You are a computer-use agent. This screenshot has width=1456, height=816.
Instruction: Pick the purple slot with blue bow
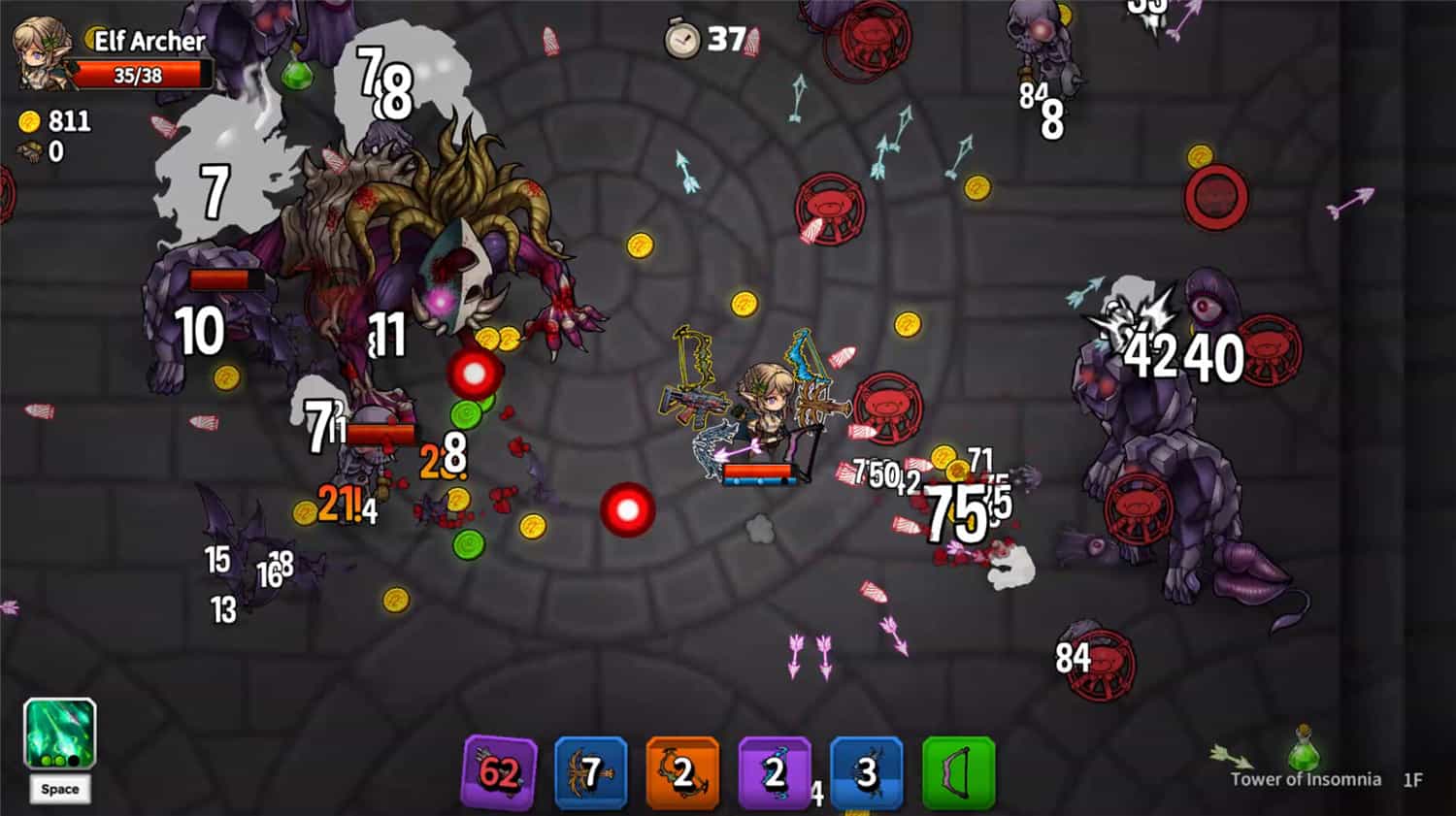pos(774,772)
